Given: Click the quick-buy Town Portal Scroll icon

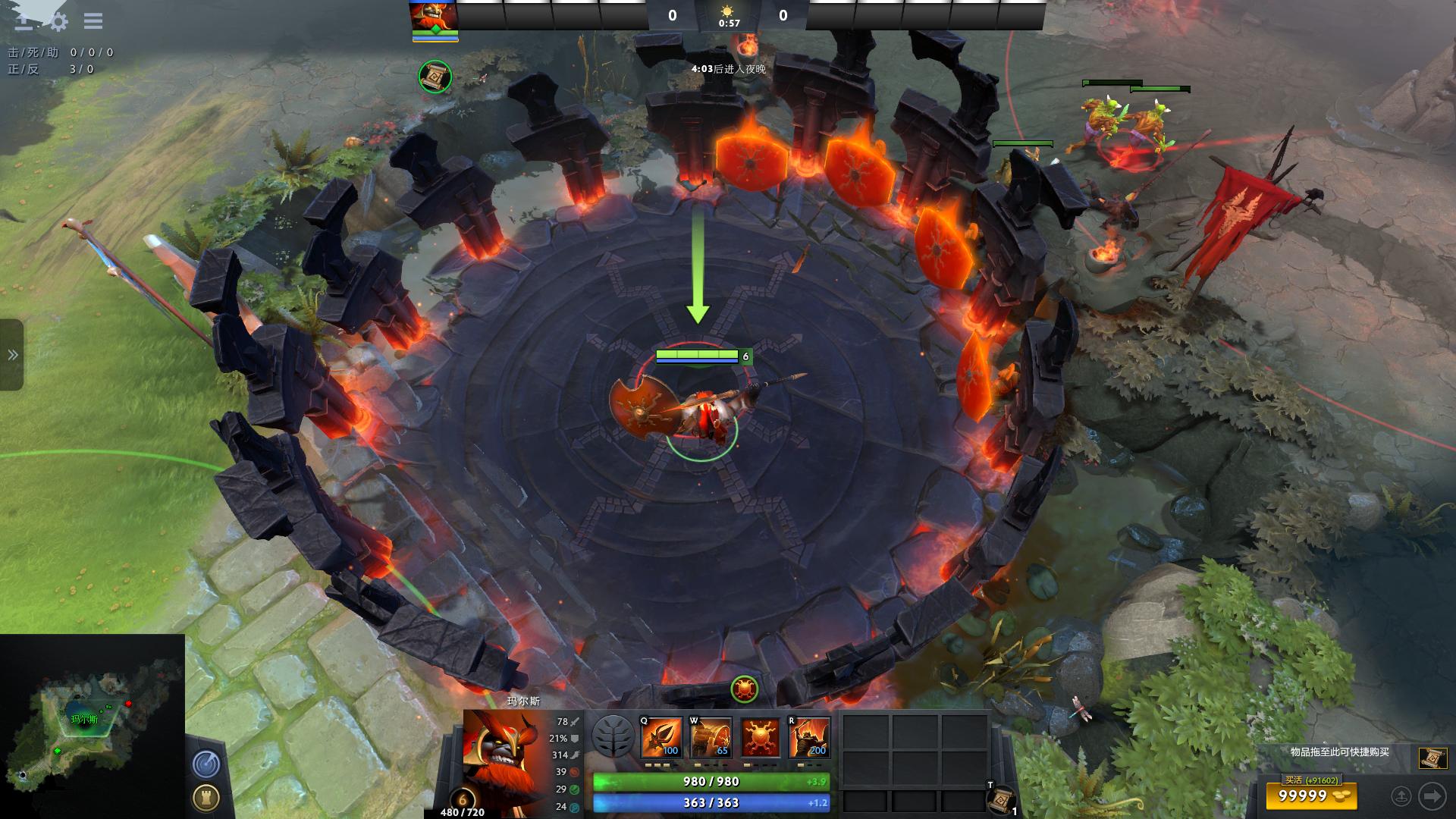Looking at the screenshot, I should [x=1432, y=758].
